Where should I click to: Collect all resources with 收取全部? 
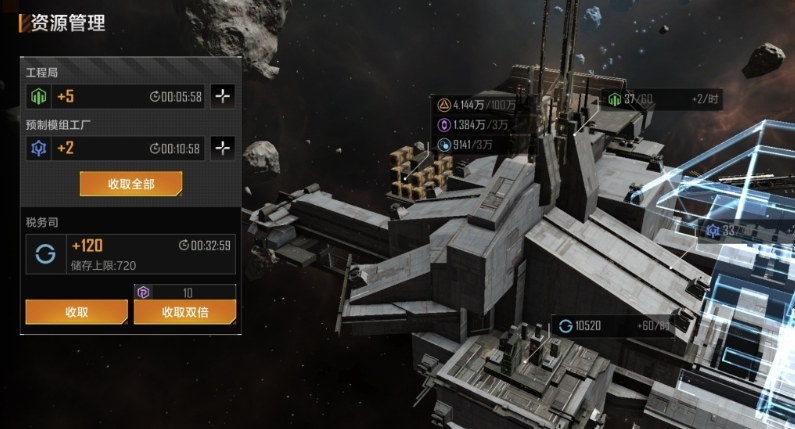(131, 184)
